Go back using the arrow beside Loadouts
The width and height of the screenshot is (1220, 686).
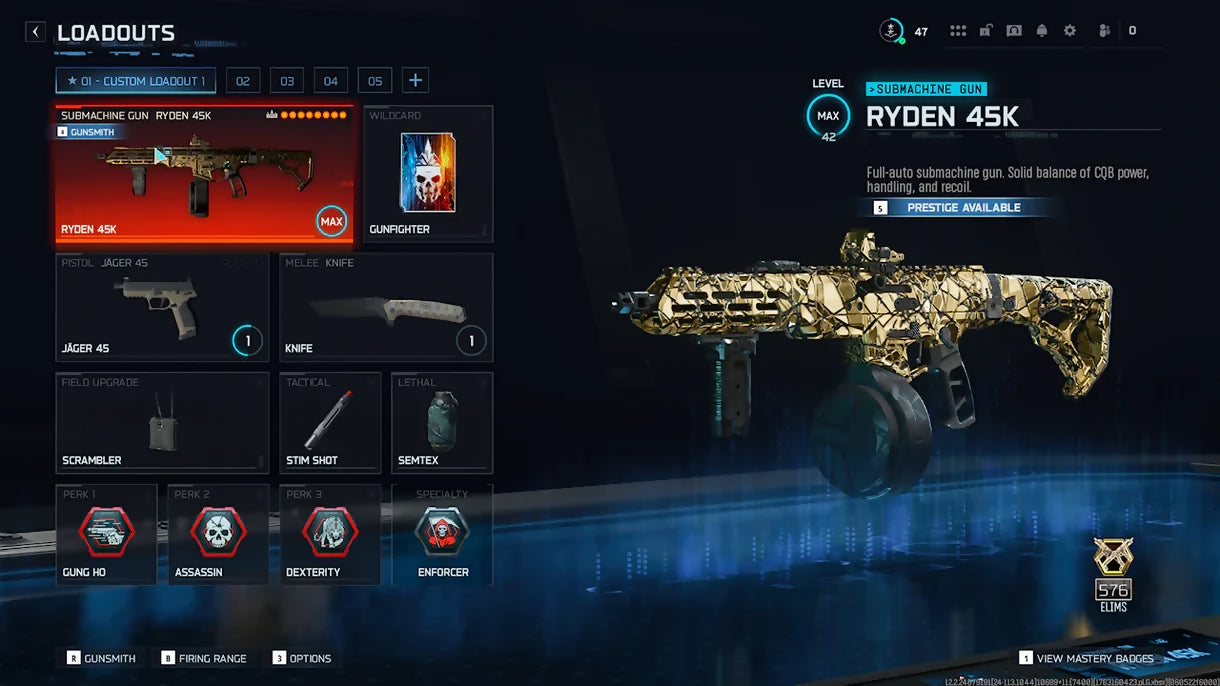coord(36,32)
